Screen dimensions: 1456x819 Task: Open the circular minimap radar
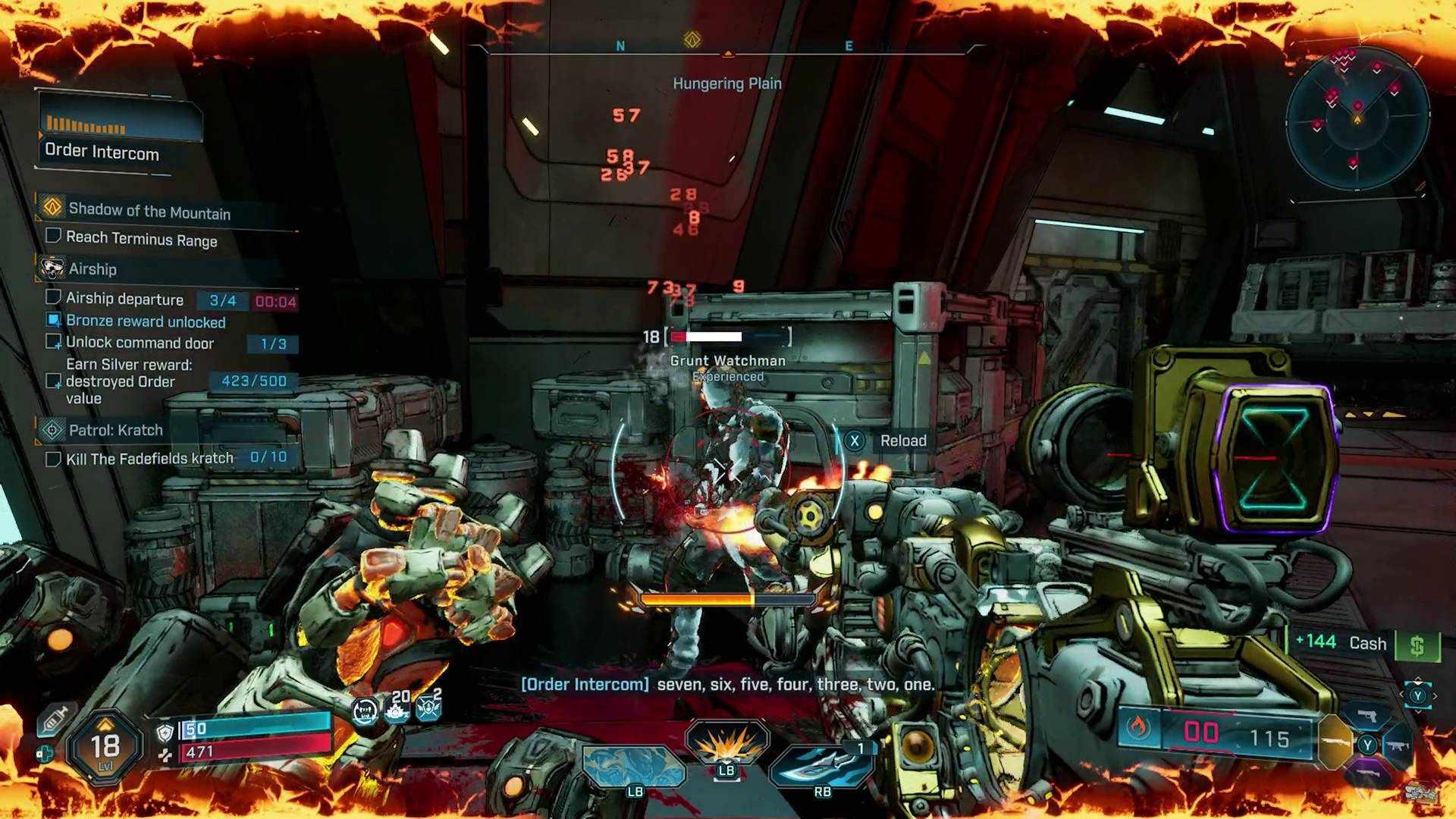pyautogui.click(x=1357, y=118)
